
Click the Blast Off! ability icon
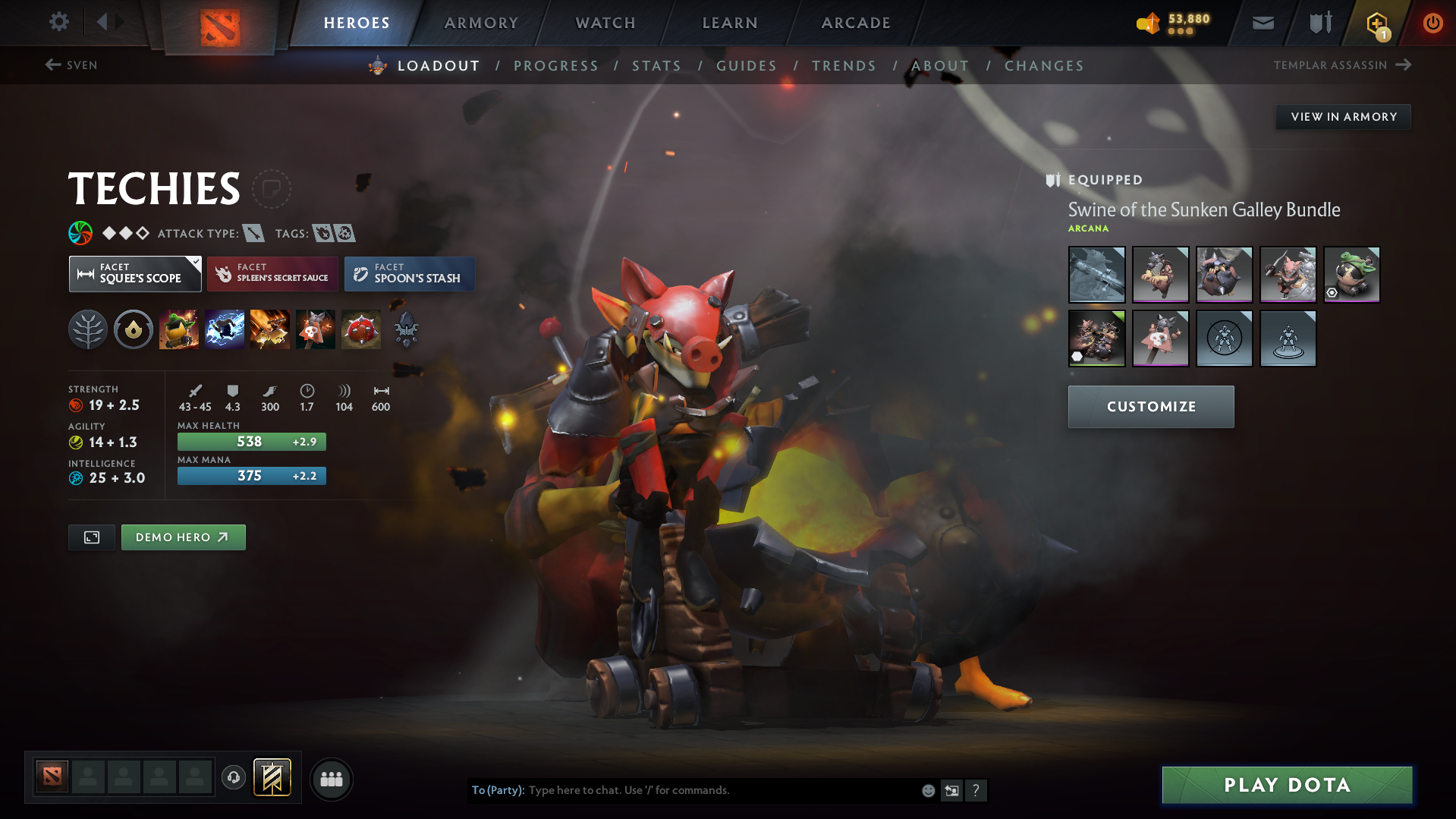270,329
